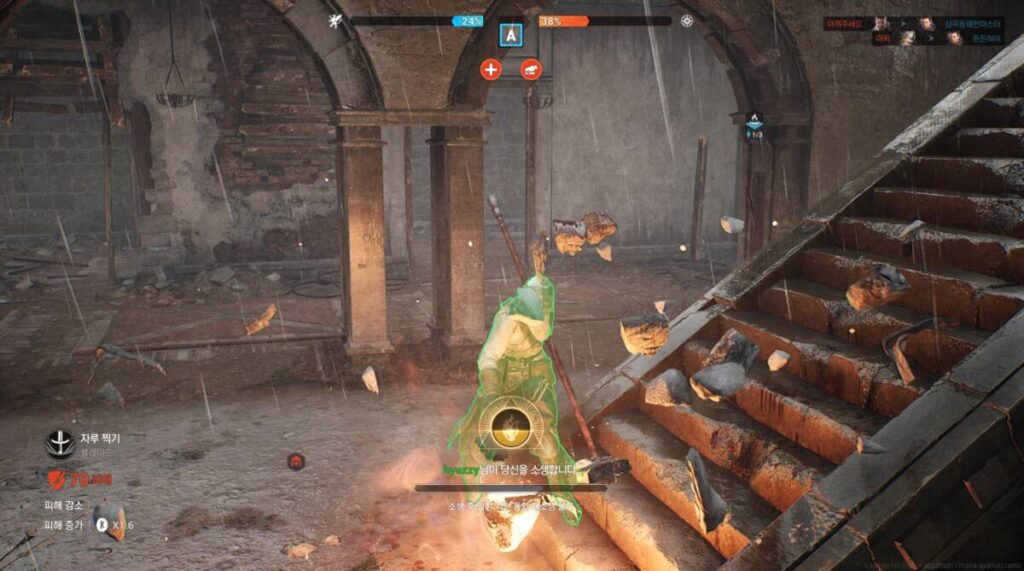Select the top kill feed entry
This screenshot has height=571, width=1024.
[x=914, y=23]
